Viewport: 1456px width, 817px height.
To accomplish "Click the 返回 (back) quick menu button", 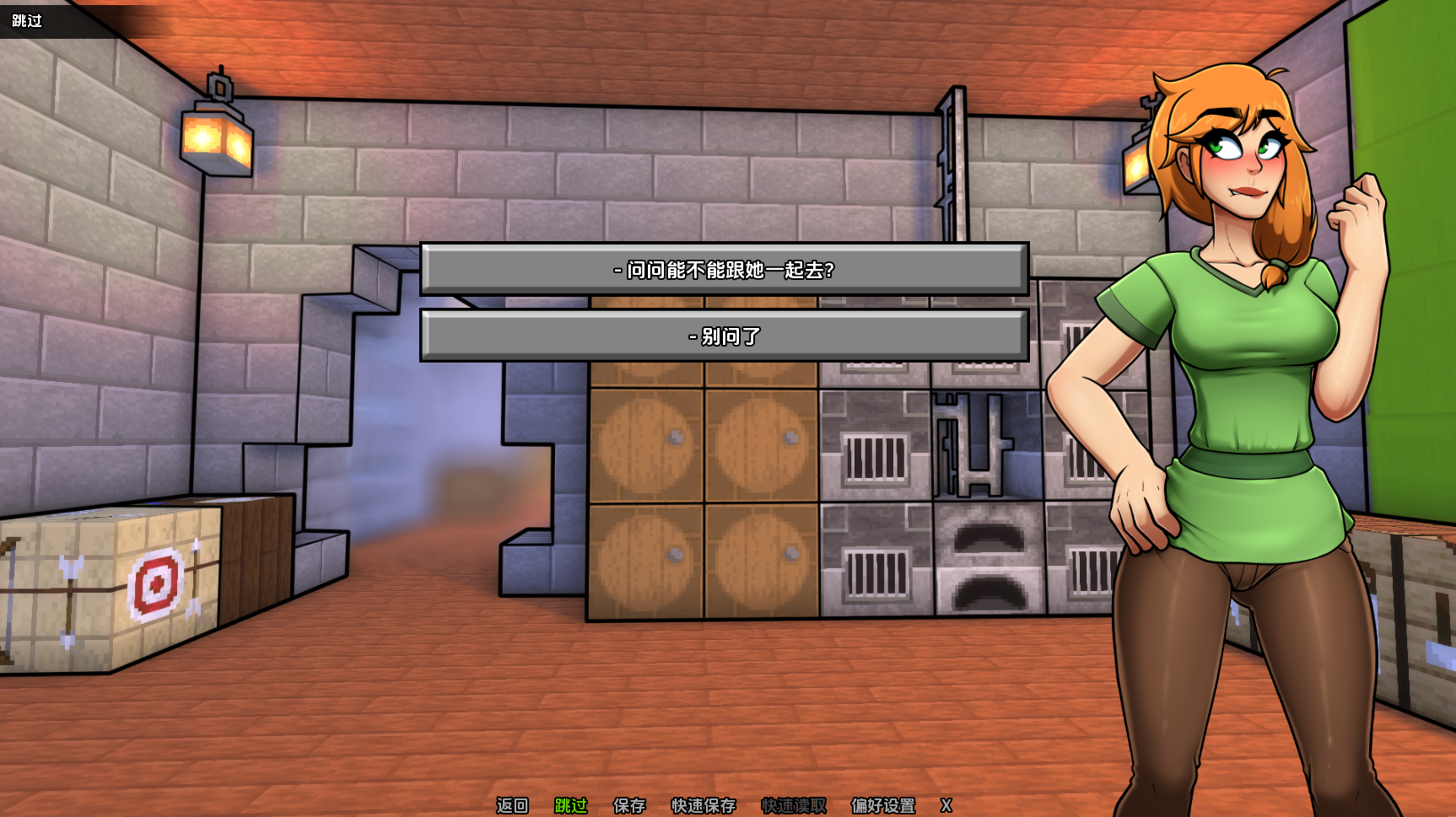I will (512, 805).
